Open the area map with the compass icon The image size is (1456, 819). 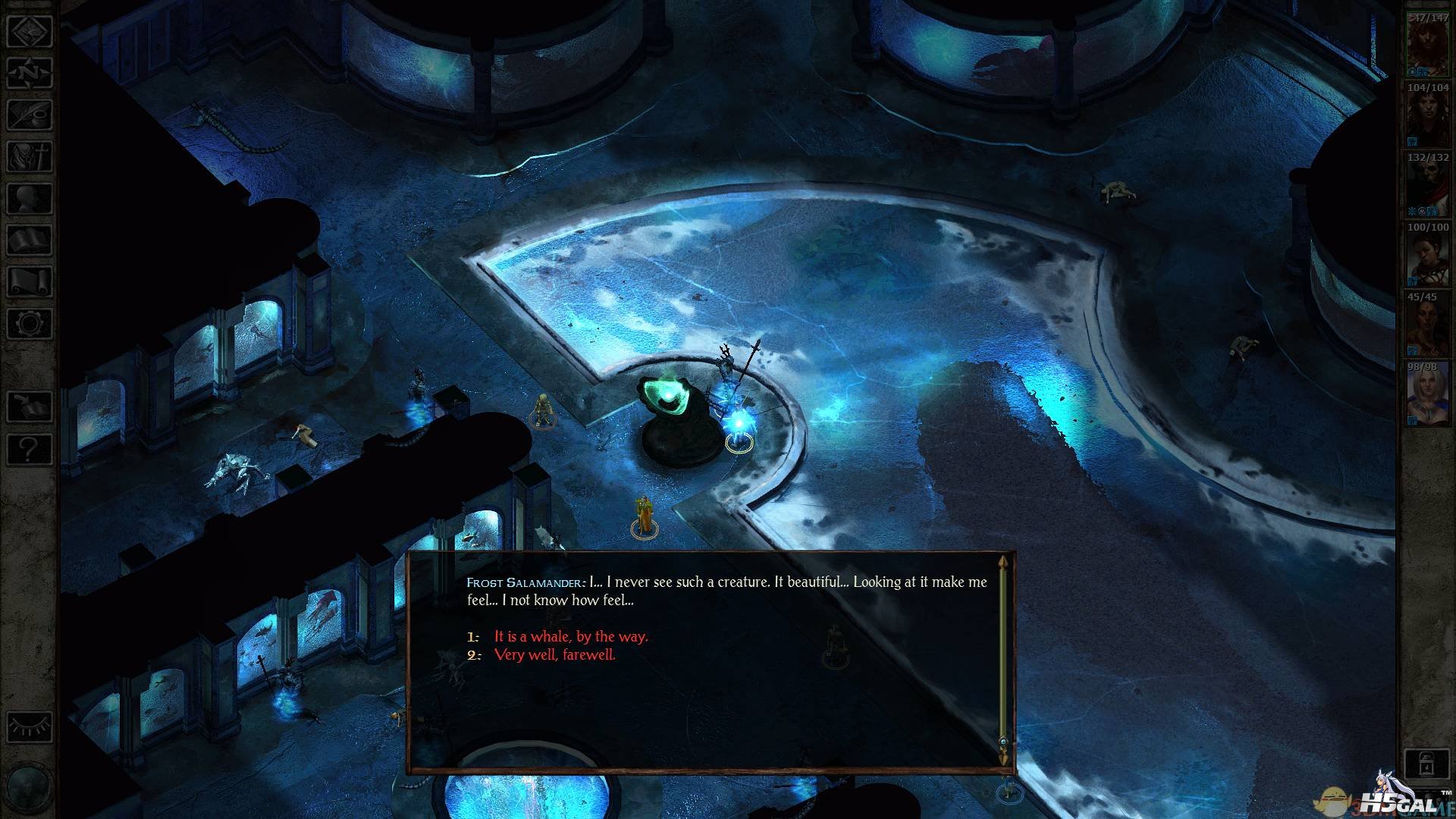click(x=29, y=73)
